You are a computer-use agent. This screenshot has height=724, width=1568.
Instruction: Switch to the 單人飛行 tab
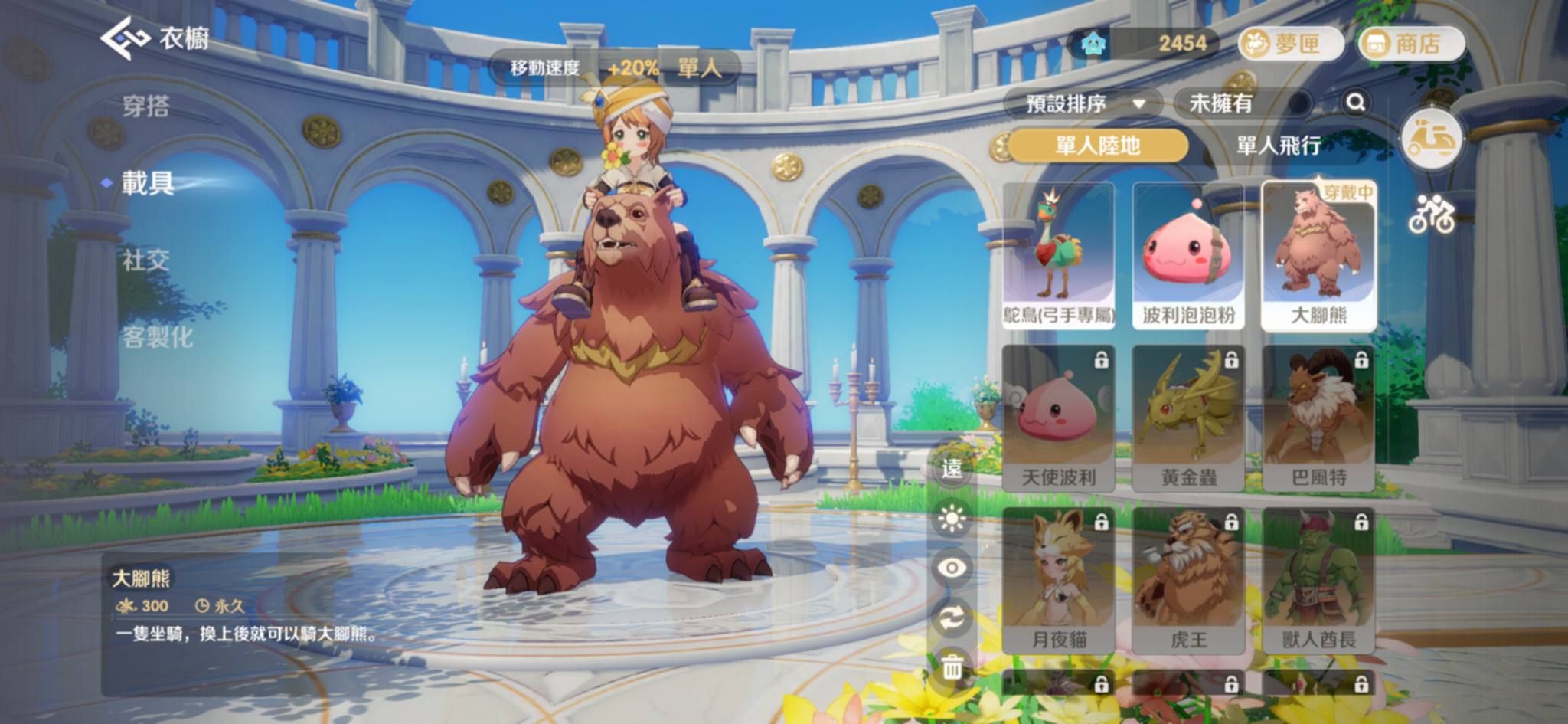(1279, 145)
